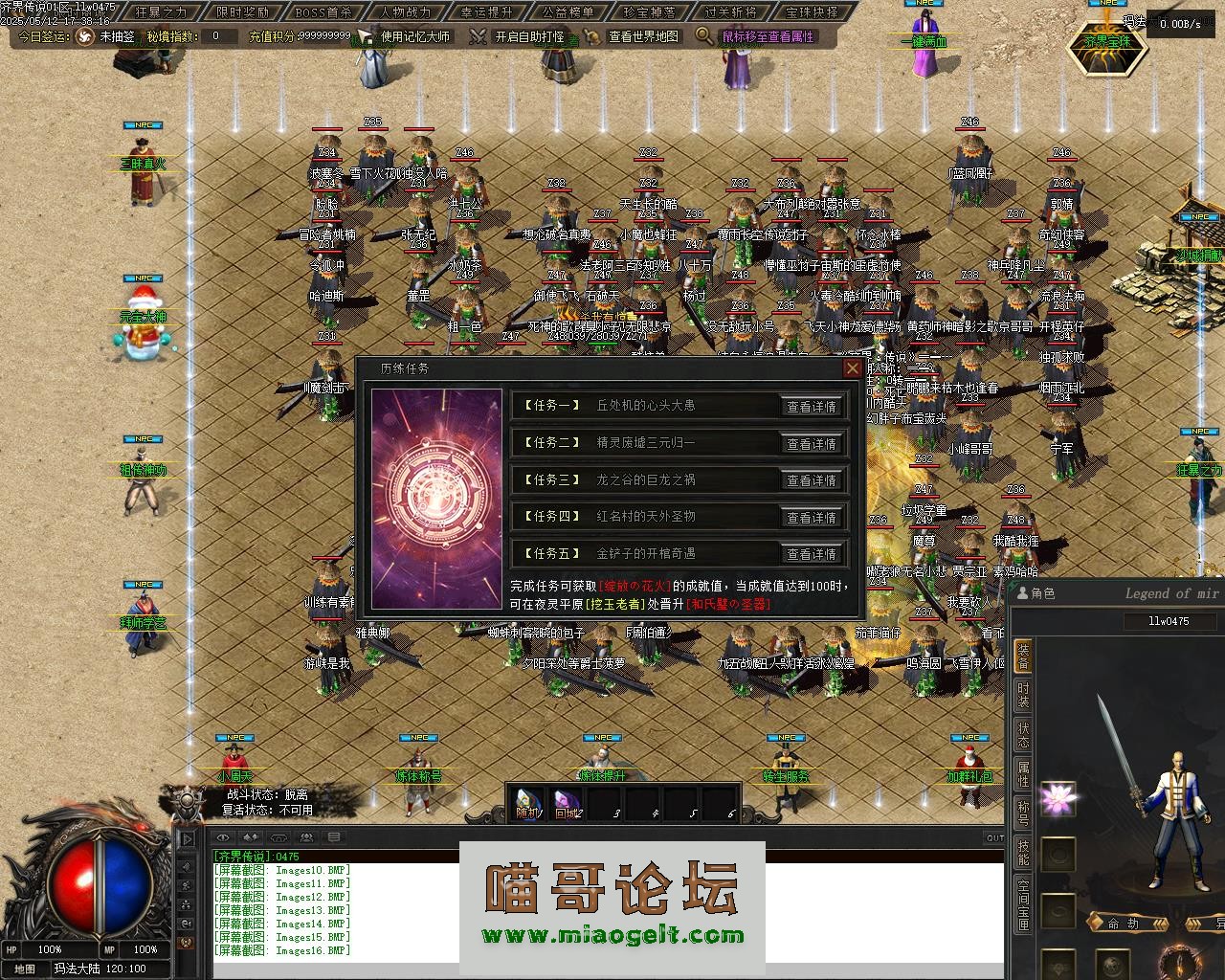Open the 狂暴之力 top menu

pyautogui.click(x=161, y=12)
